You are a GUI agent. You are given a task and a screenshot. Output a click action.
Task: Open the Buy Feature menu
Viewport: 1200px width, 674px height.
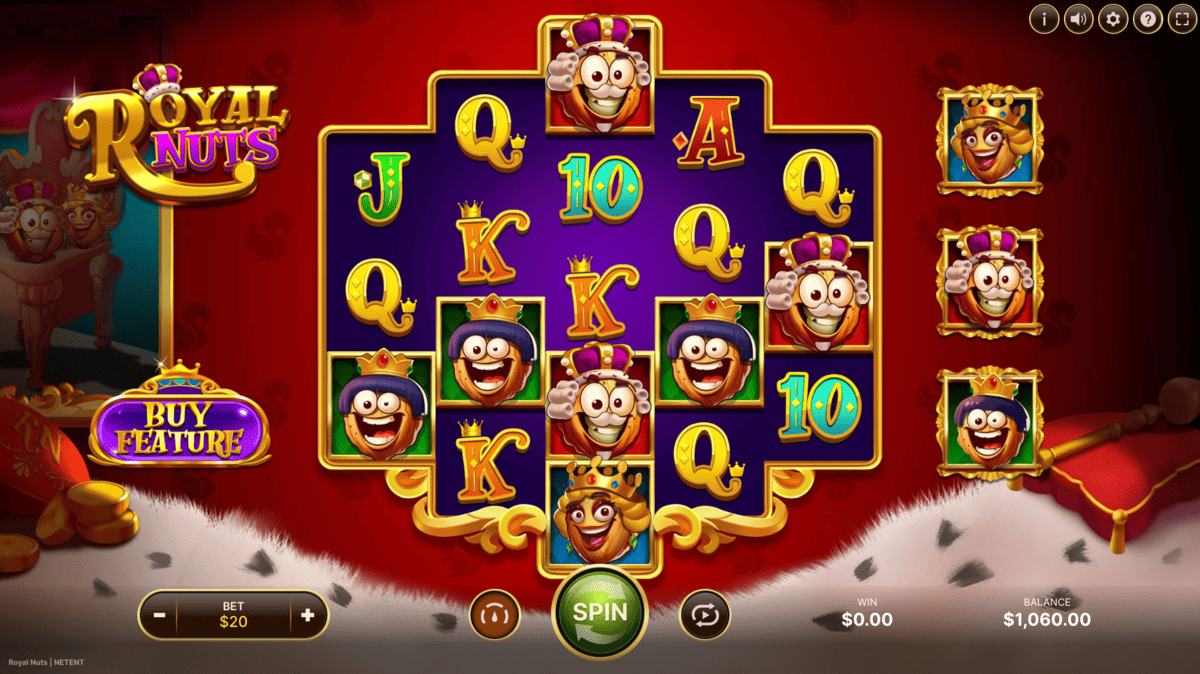point(180,429)
